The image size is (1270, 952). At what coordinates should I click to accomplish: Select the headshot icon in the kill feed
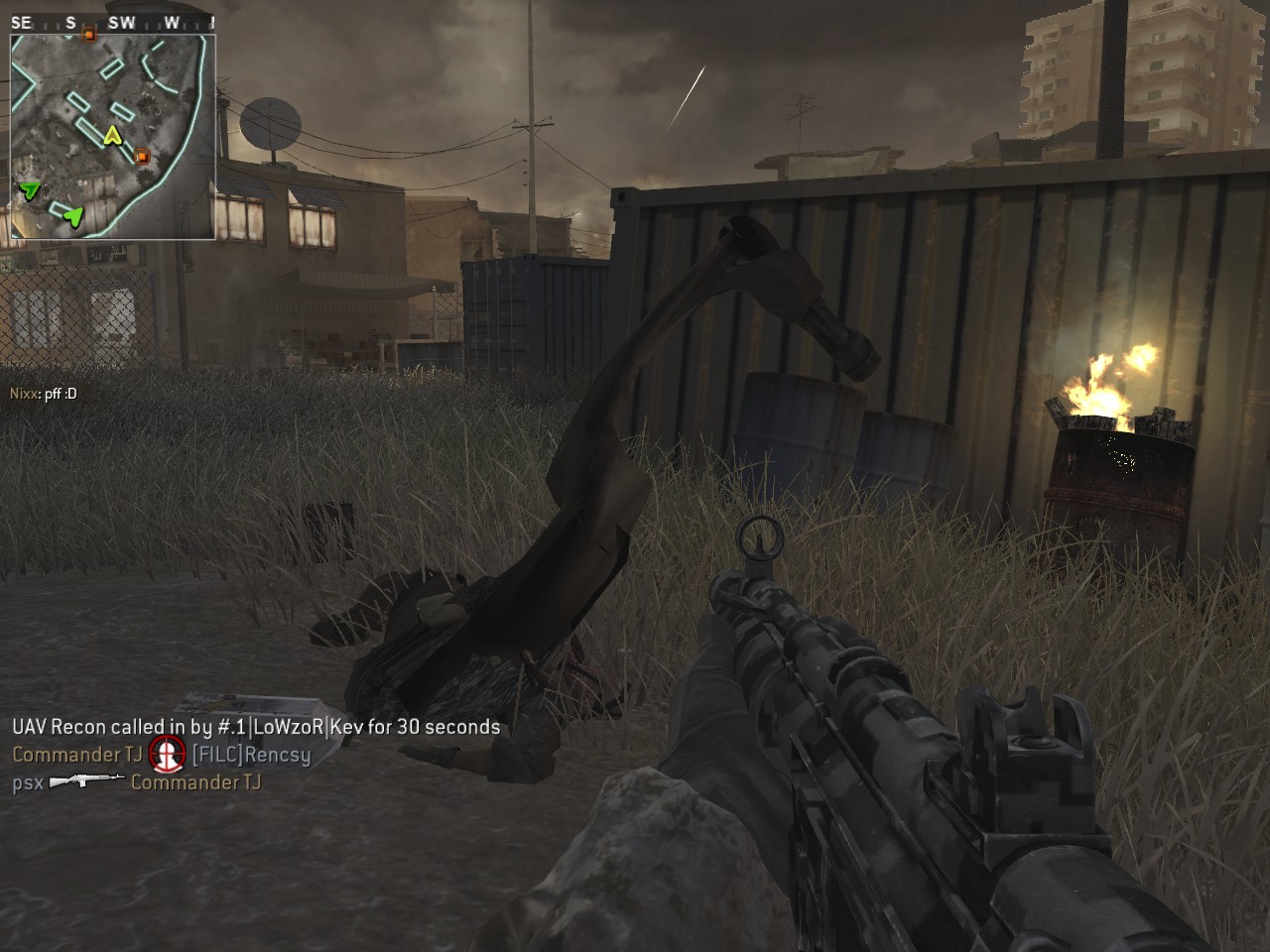[x=168, y=755]
